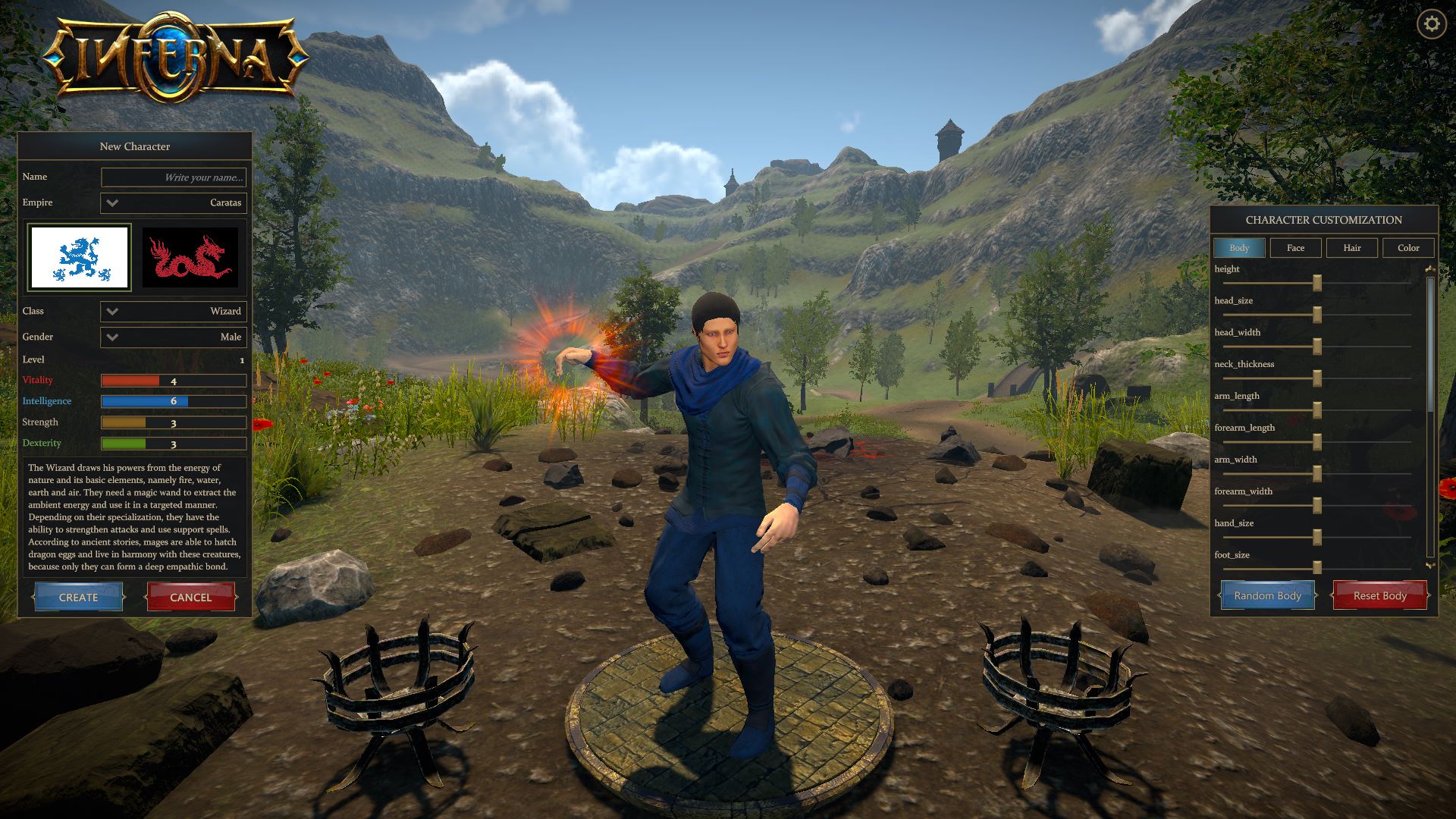Select the Body customization tab
The height and width of the screenshot is (819, 1456).
click(1239, 247)
